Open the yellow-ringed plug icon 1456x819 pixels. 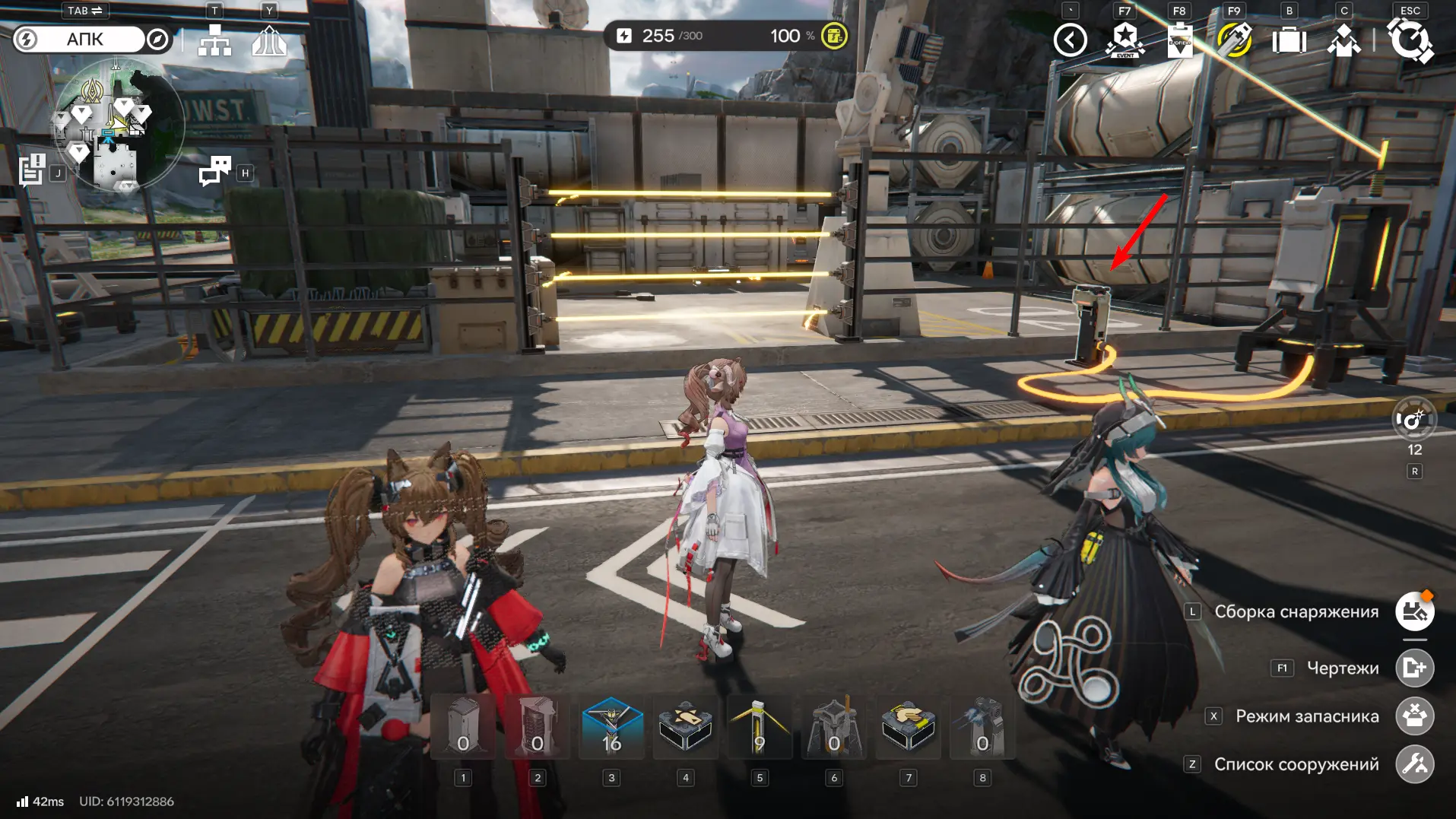click(x=1234, y=40)
